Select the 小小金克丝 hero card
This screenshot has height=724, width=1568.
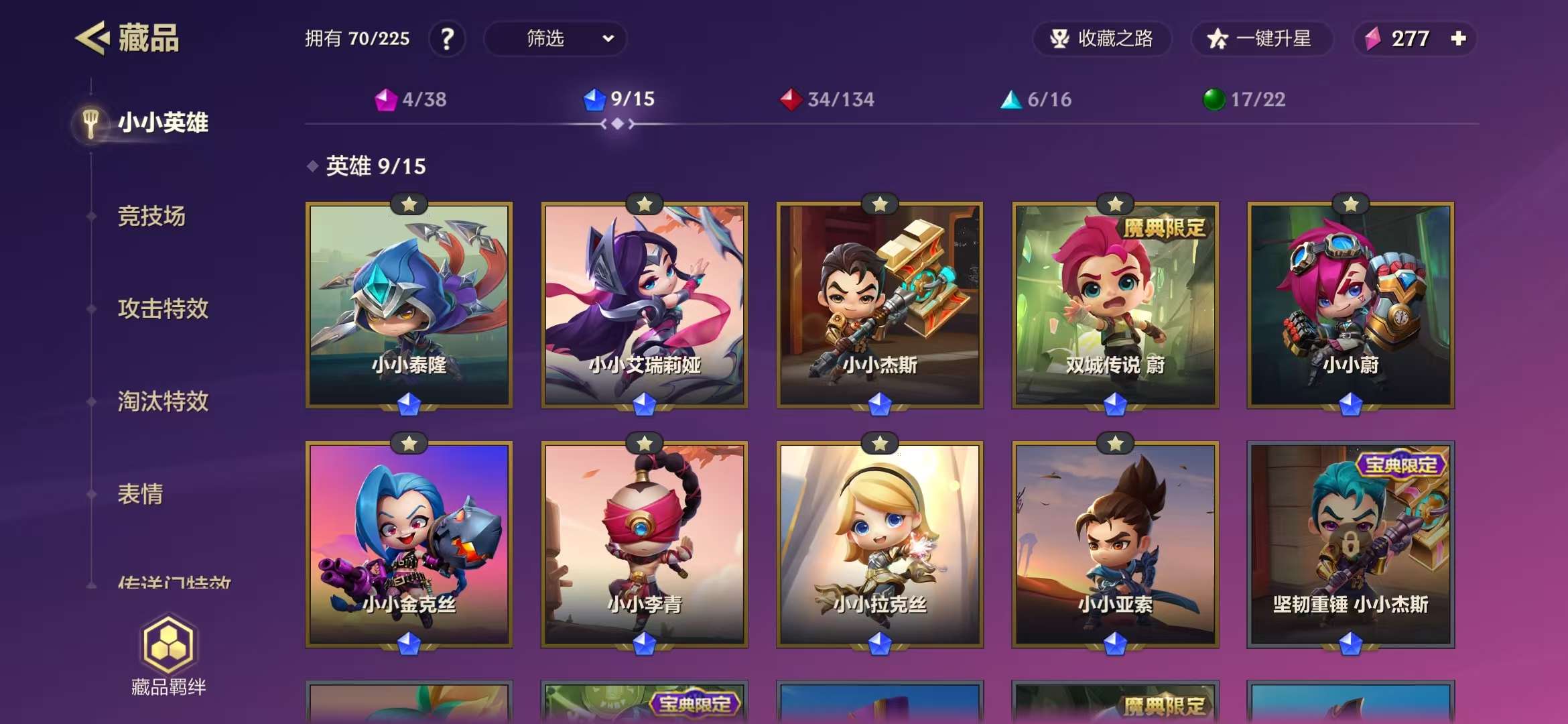coord(409,544)
